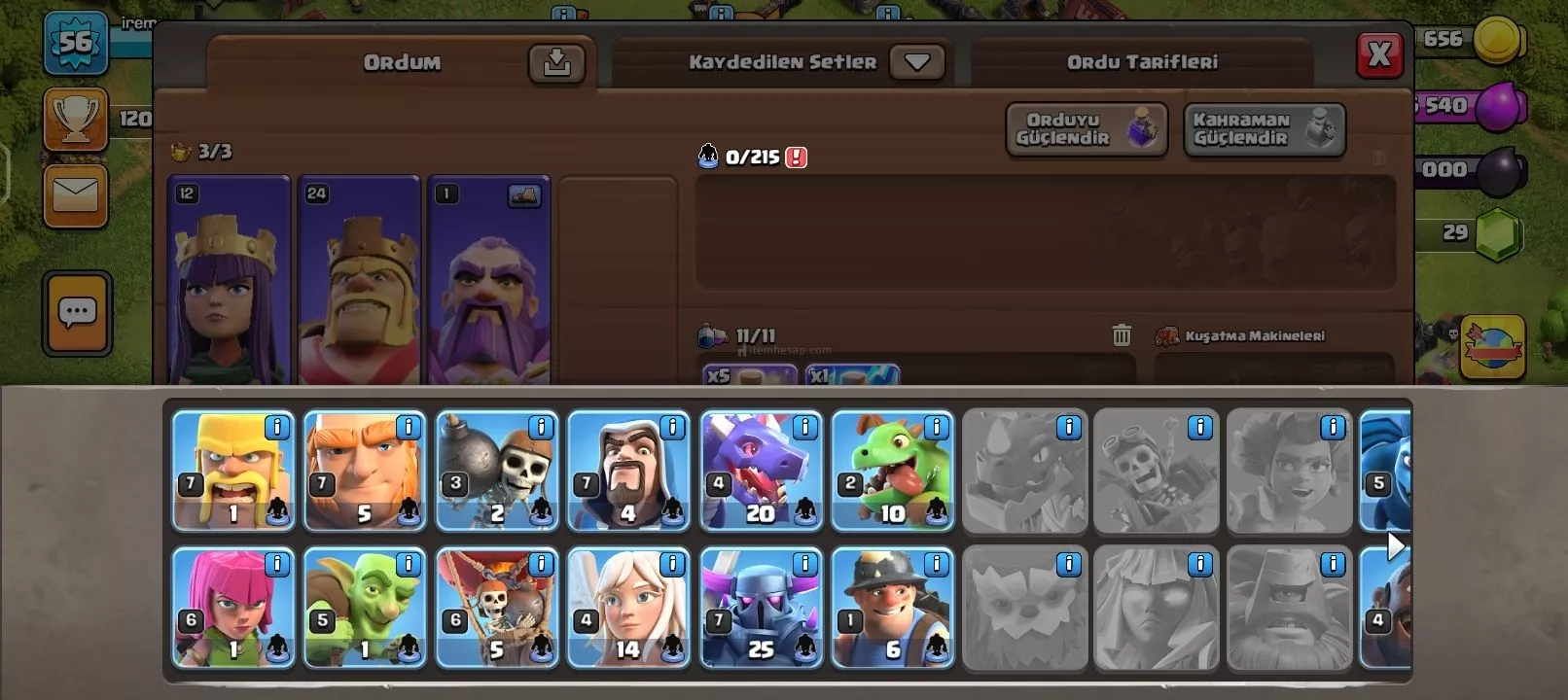This screenshot has height=700, width=1568.
Task: Add a Barbarian troop to the army
Action: (232, 472)
